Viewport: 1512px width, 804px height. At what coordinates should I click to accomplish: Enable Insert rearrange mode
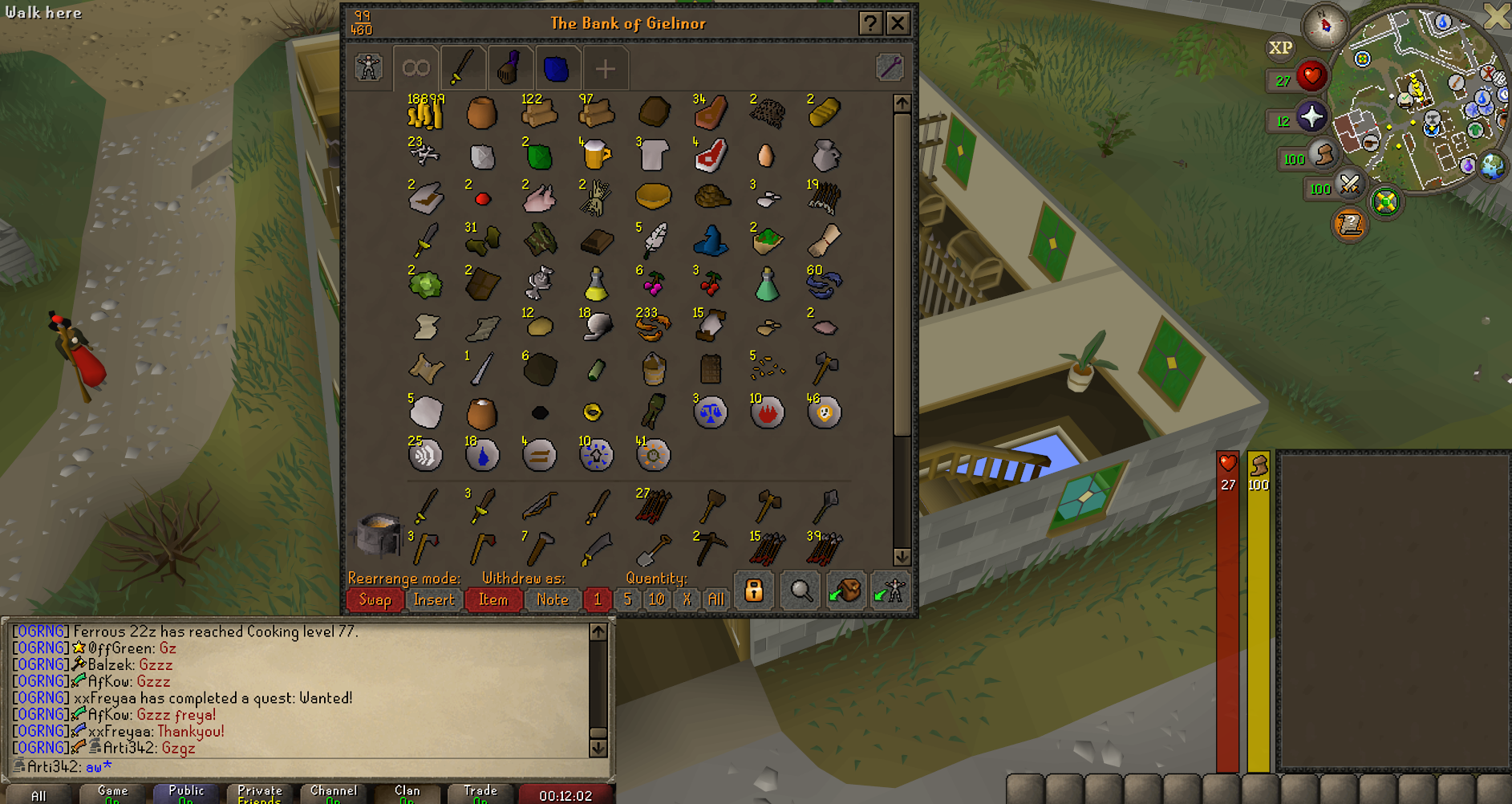tap(433, 600)
